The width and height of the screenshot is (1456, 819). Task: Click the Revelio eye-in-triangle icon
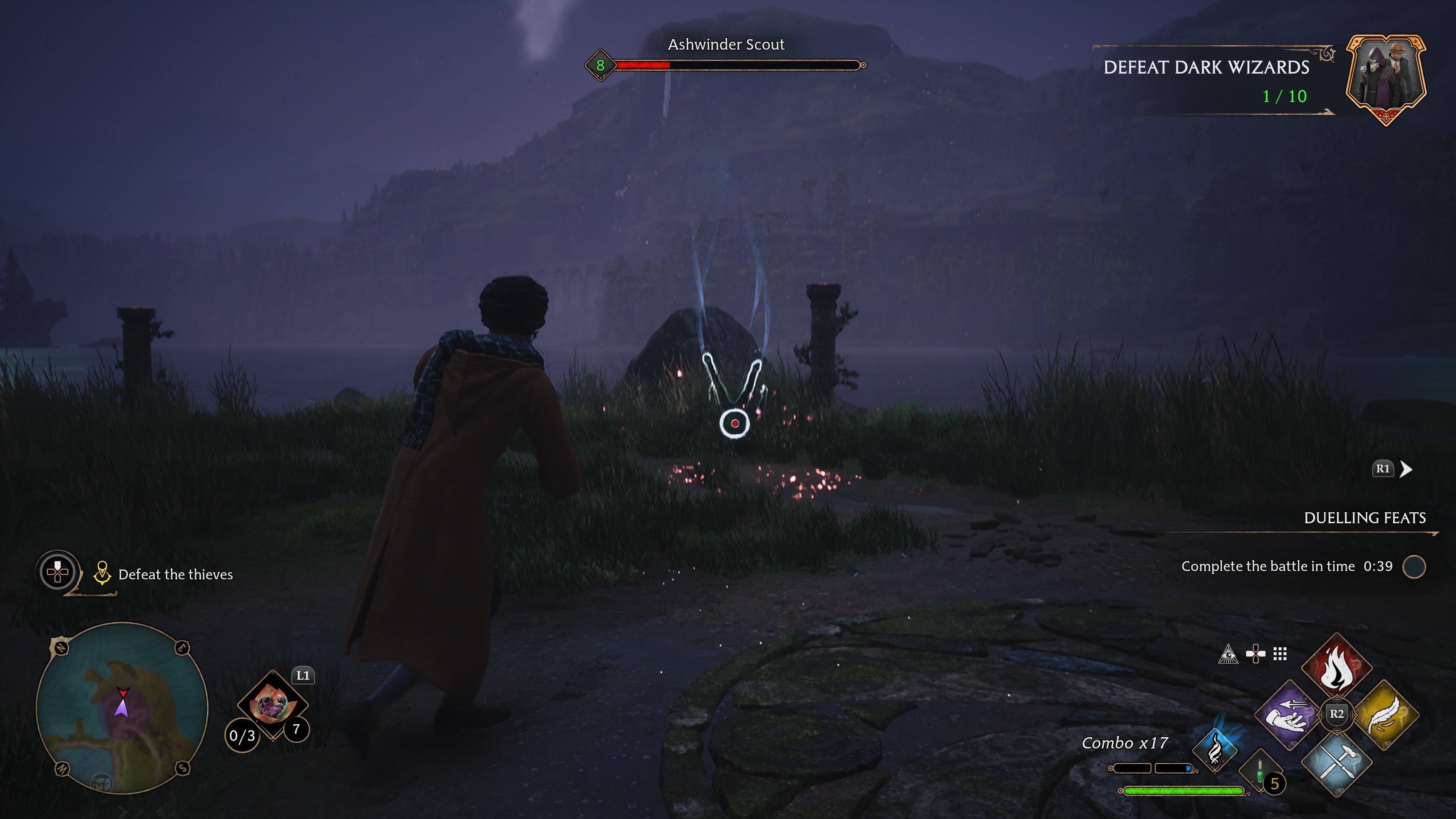click(1228, 654)
